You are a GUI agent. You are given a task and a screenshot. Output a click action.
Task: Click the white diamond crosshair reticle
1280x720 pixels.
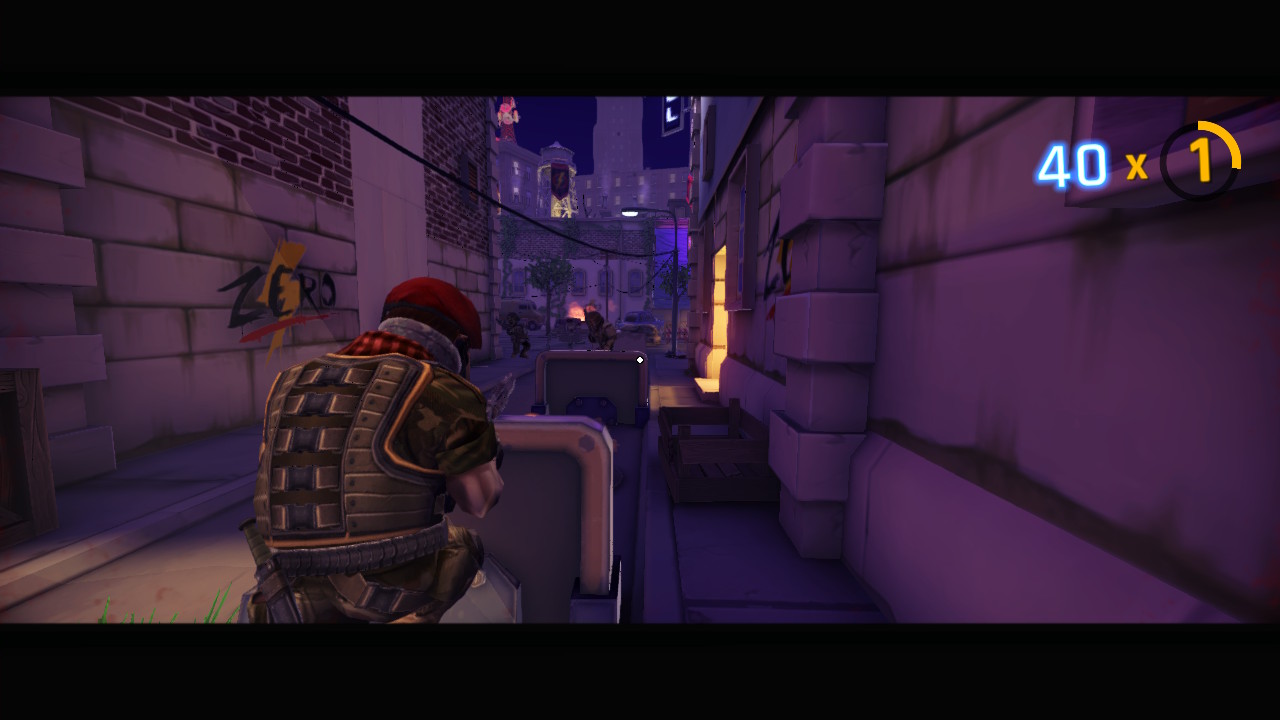pyautogui.click(x=639, y=360)
